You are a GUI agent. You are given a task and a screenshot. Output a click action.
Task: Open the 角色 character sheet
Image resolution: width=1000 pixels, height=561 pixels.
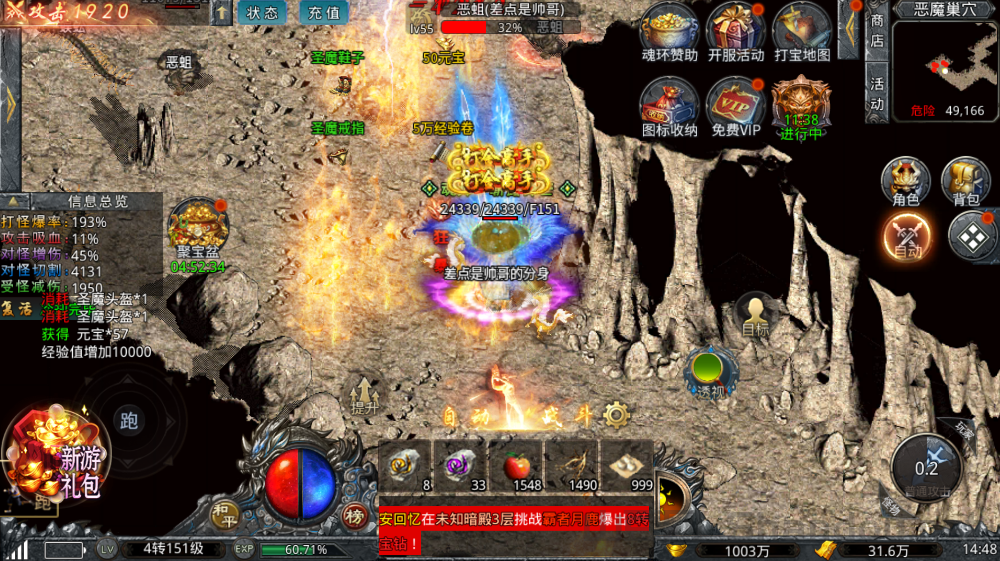[x=905, y=181]
